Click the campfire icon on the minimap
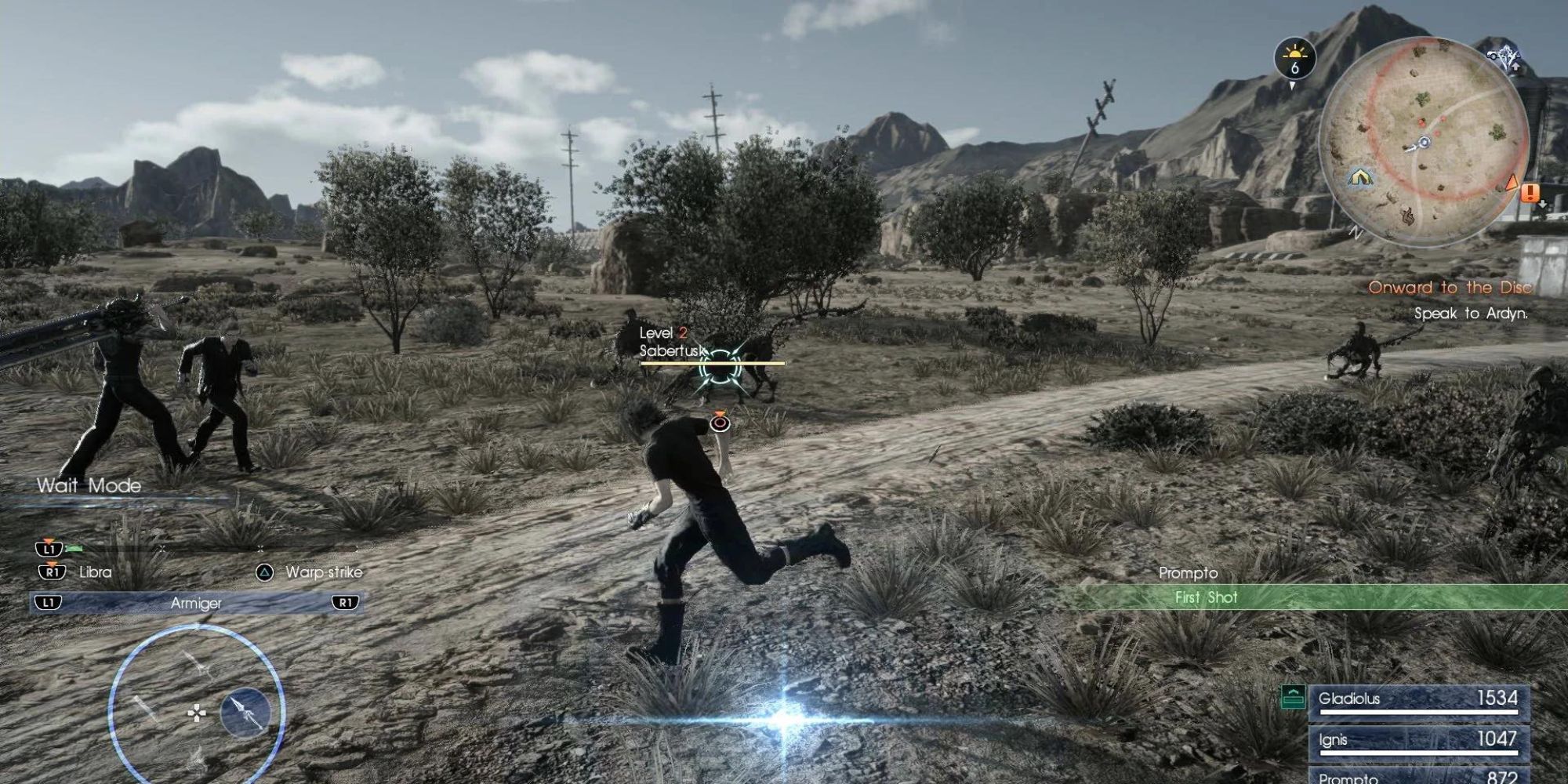Image resolution: width=1568 pixels, height=784 pixels. click(1408, 217)
